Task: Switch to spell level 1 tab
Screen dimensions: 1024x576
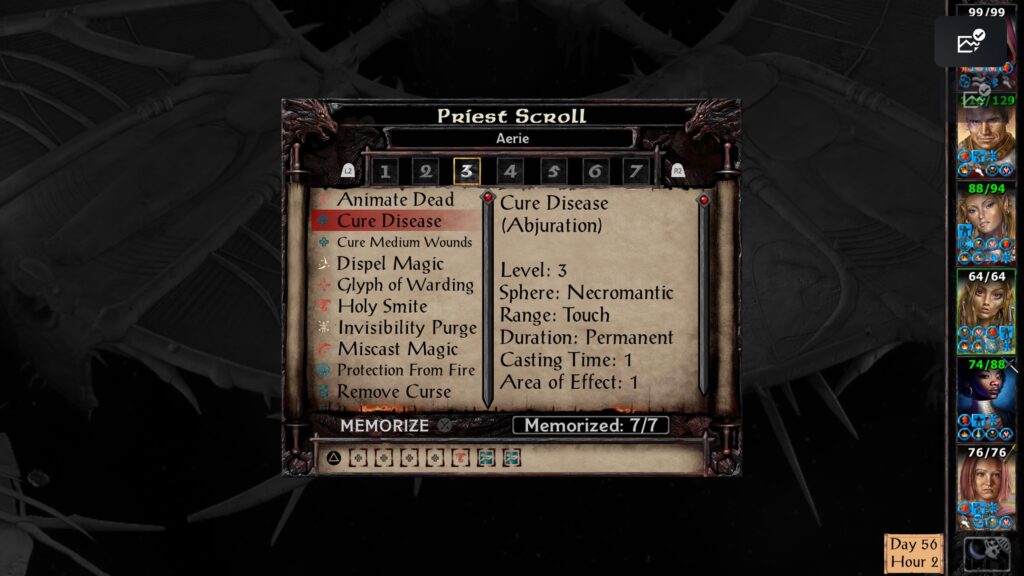Action: 385,171
